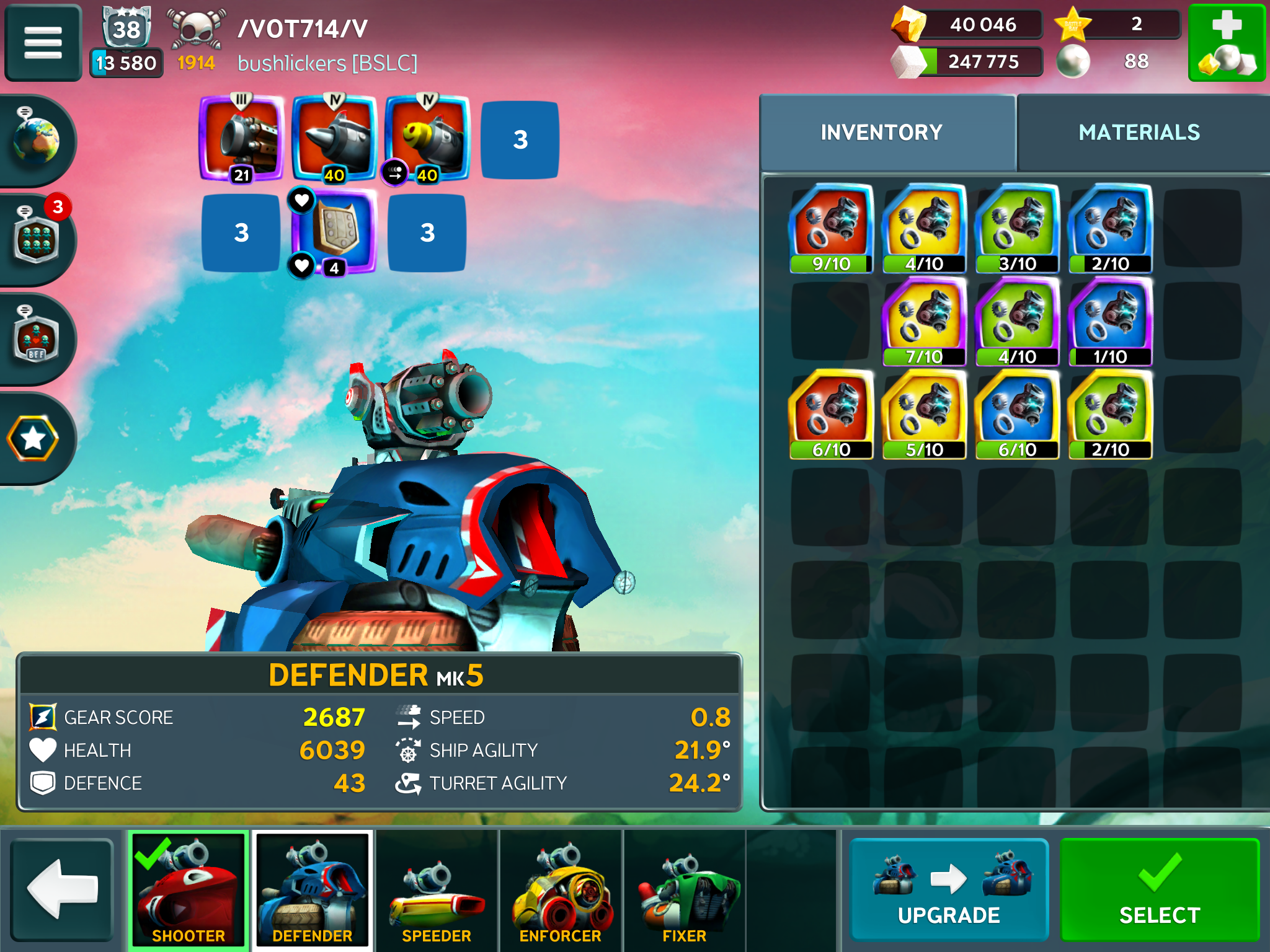Image resolution: width=1270 pixels, height=952 pixels.
Task: Select the Enforcer ship
Action: coord(560,889)
